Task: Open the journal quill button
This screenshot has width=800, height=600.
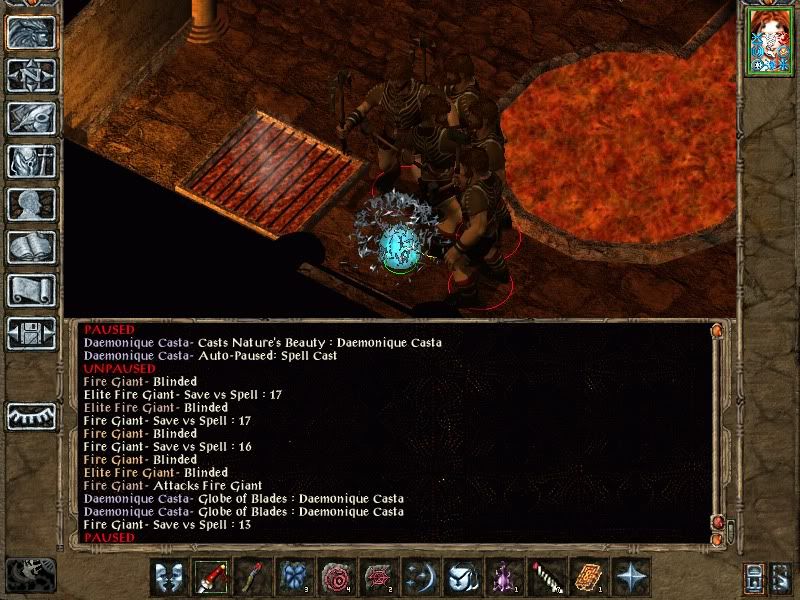Action: tap(30, 118)
